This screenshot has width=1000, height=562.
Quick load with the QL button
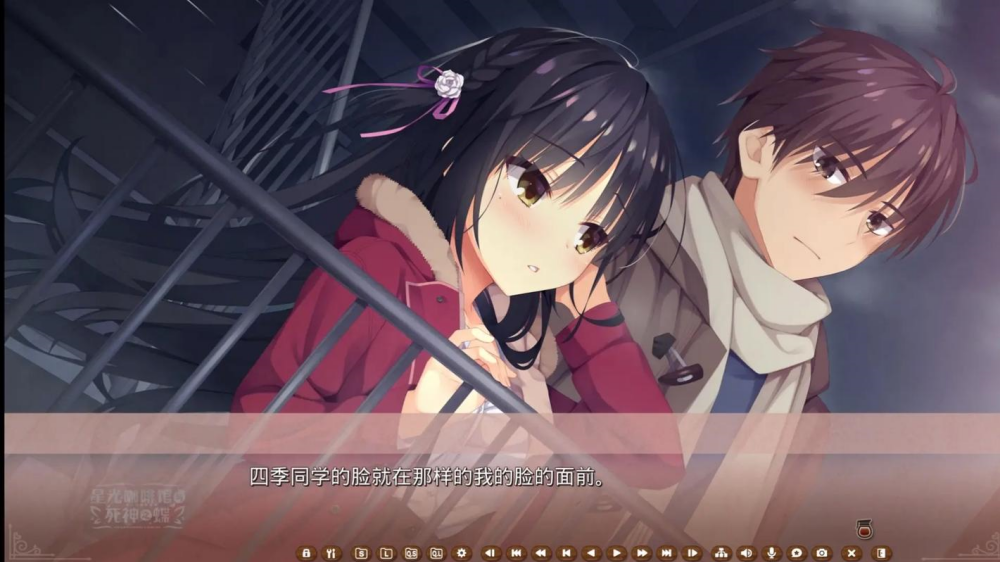[x=436, y=552]
